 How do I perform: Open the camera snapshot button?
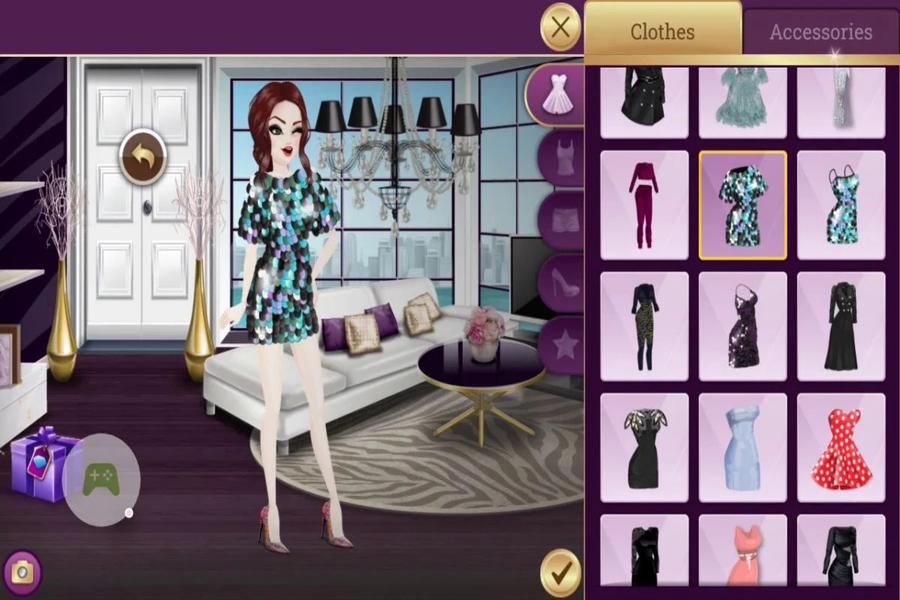pos(21,572)
